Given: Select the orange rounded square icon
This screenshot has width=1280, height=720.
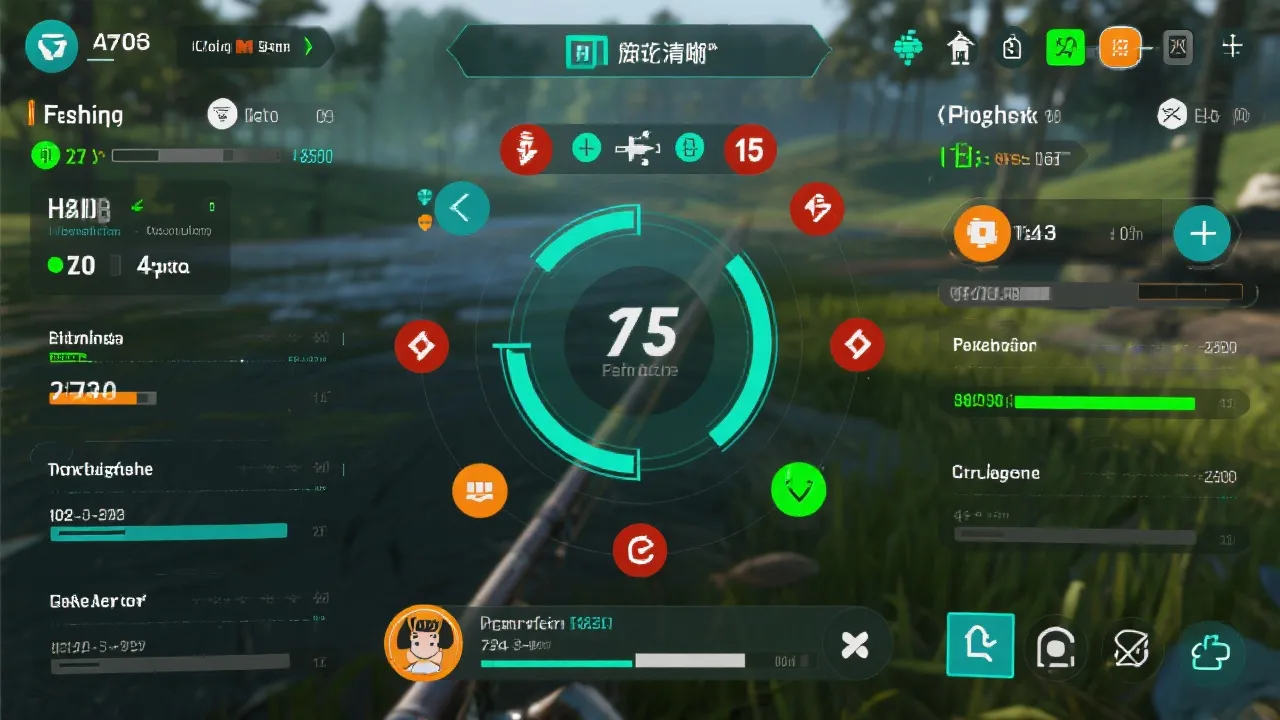Looking at the screenshot, I should (x=1120, y=47).
